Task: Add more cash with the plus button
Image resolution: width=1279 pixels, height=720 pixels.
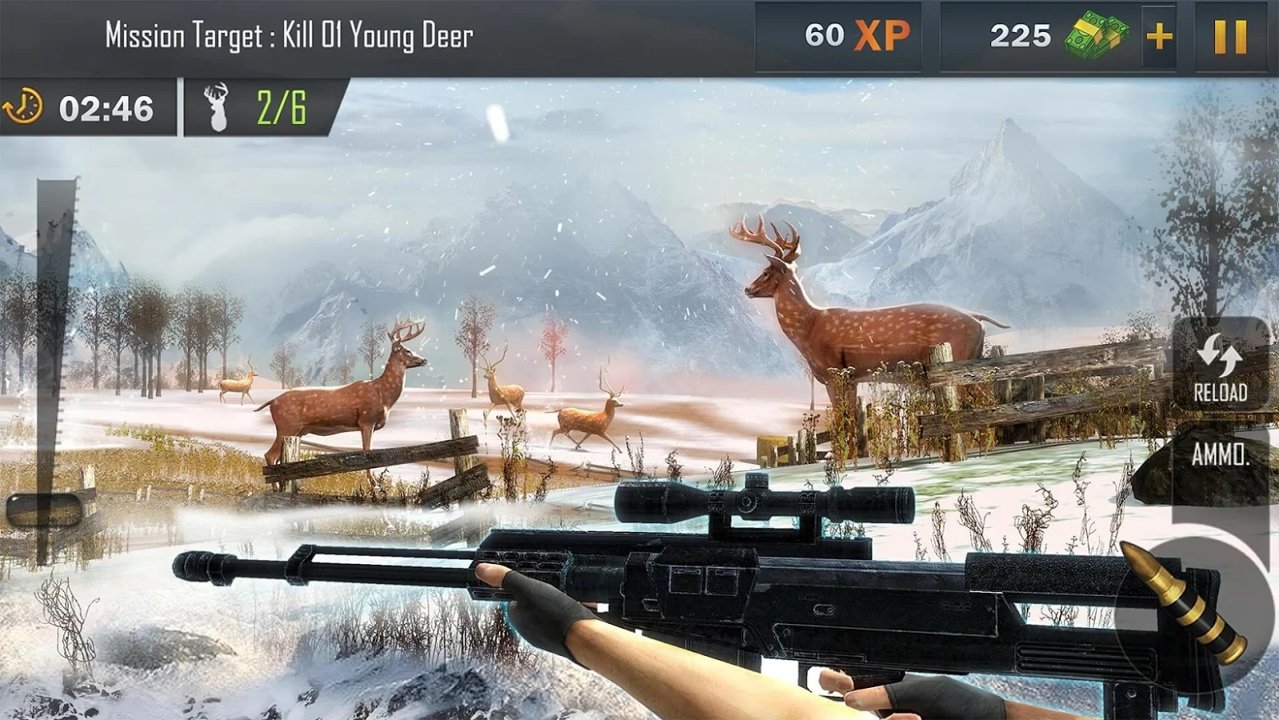Action: pos(1159,37)
